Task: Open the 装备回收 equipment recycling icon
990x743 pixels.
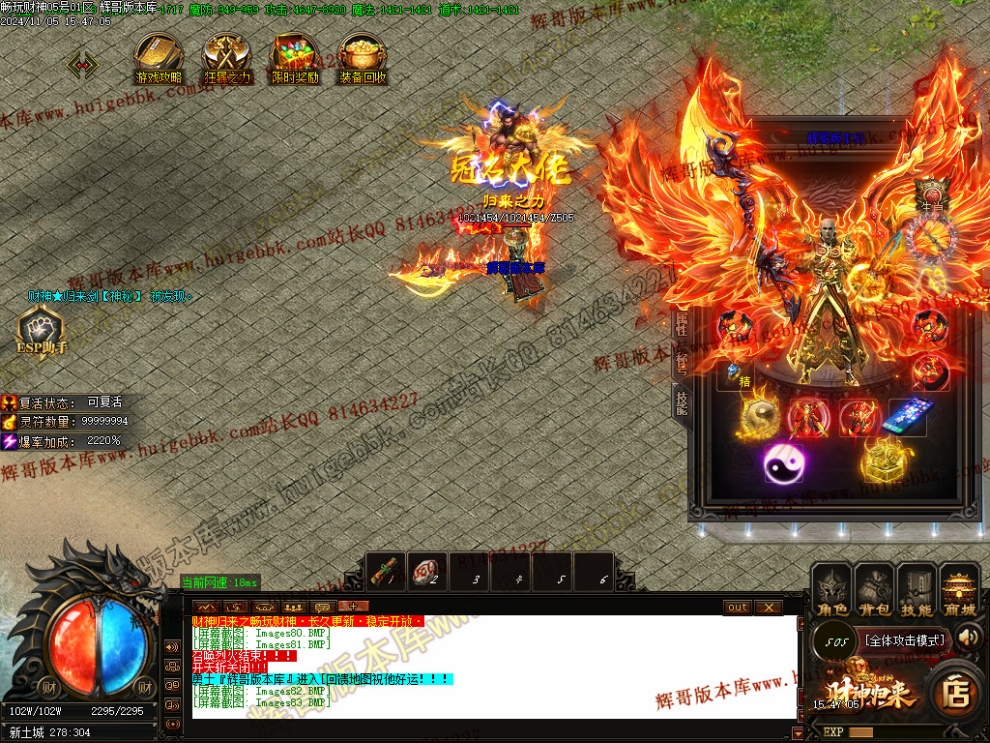Action: coord(362,58)
